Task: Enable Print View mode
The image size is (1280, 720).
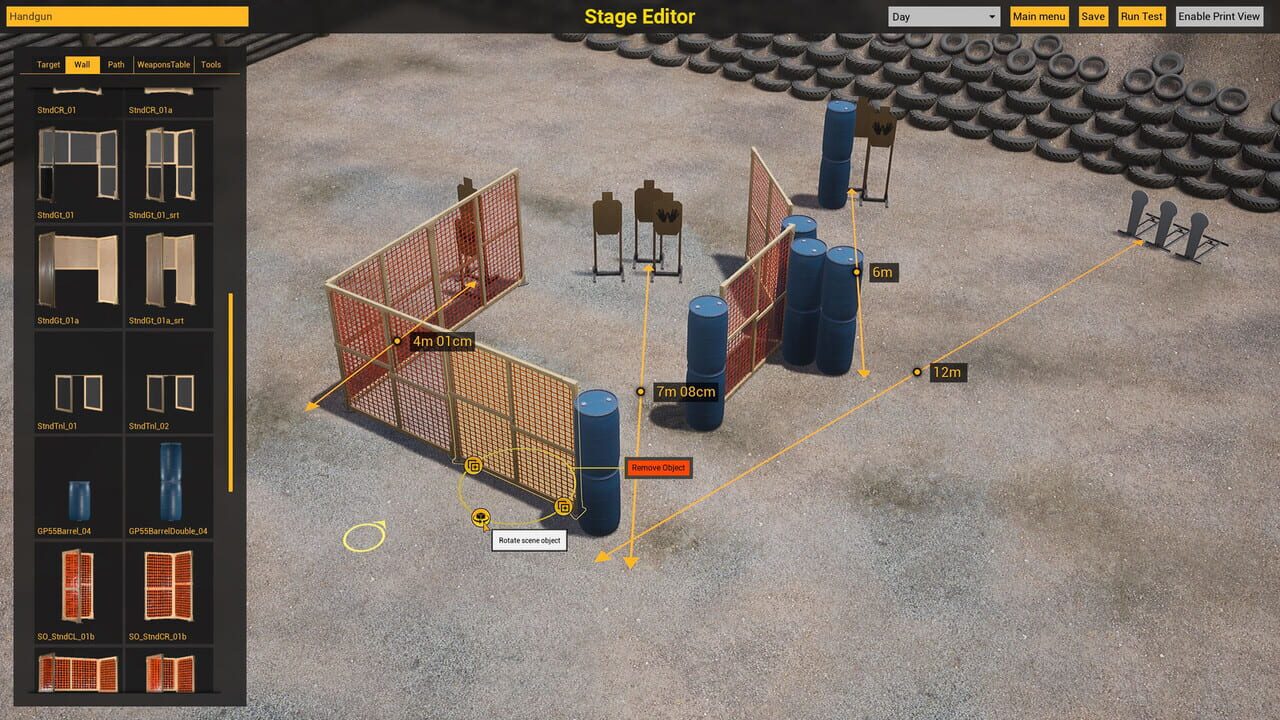Action: click(x=1219, y=16)
